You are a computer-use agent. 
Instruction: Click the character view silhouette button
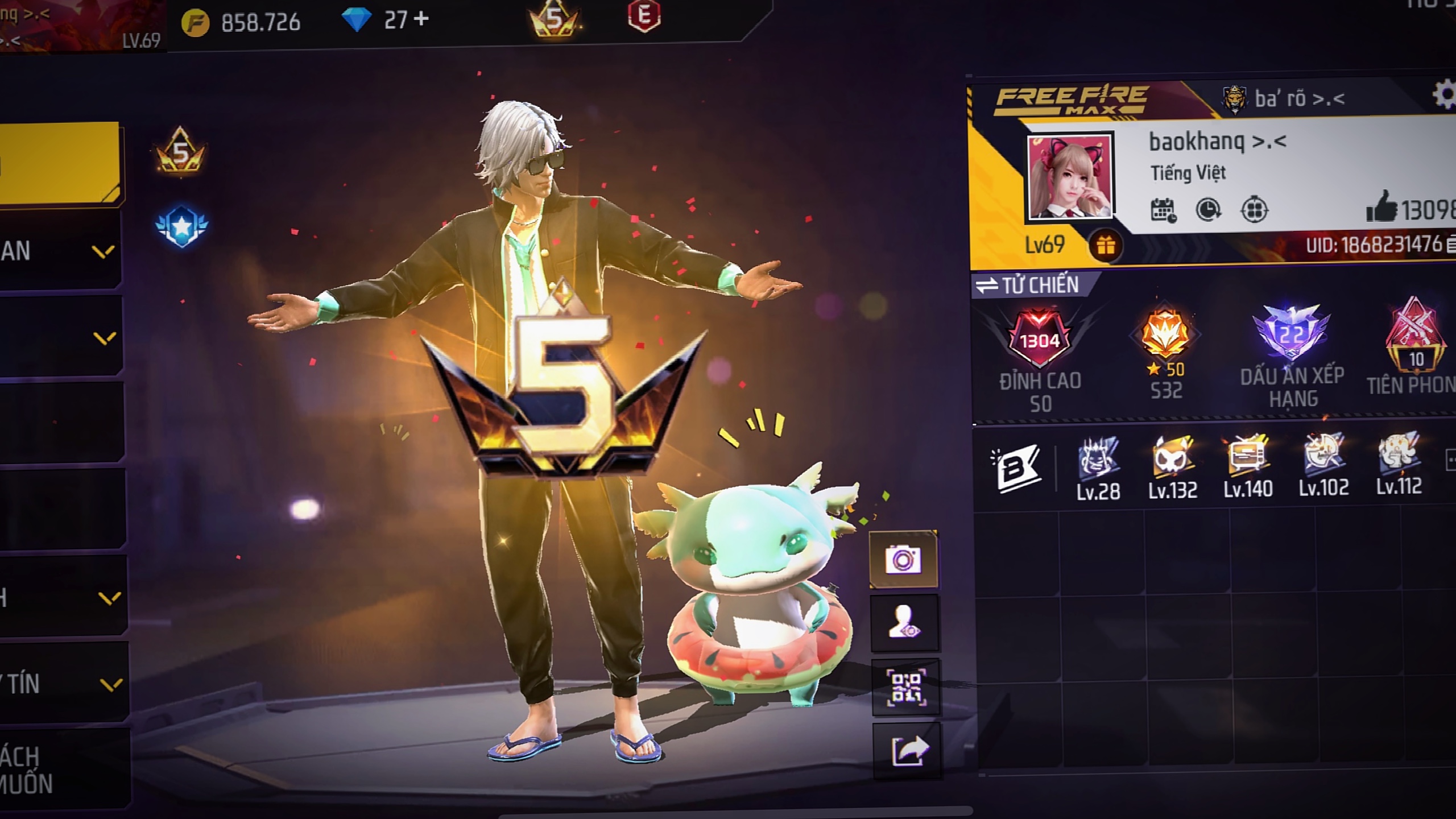[x=904, y=622]
